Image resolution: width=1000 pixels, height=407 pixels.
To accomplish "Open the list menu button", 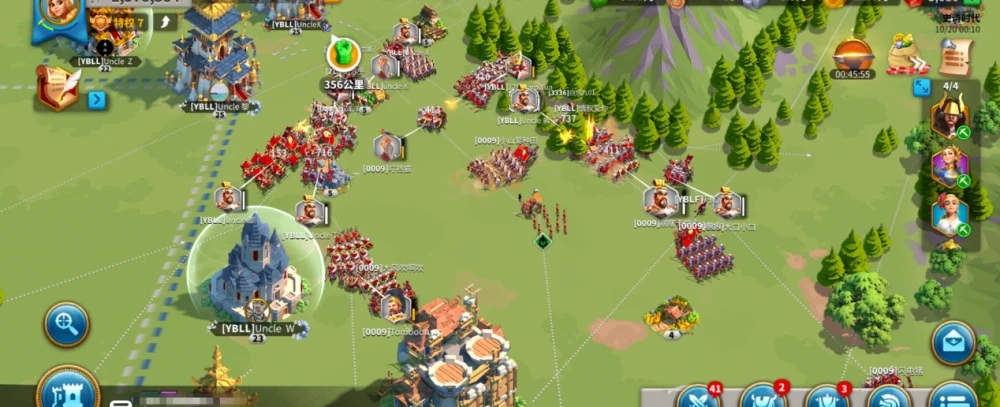I will (x=952, y=398).
